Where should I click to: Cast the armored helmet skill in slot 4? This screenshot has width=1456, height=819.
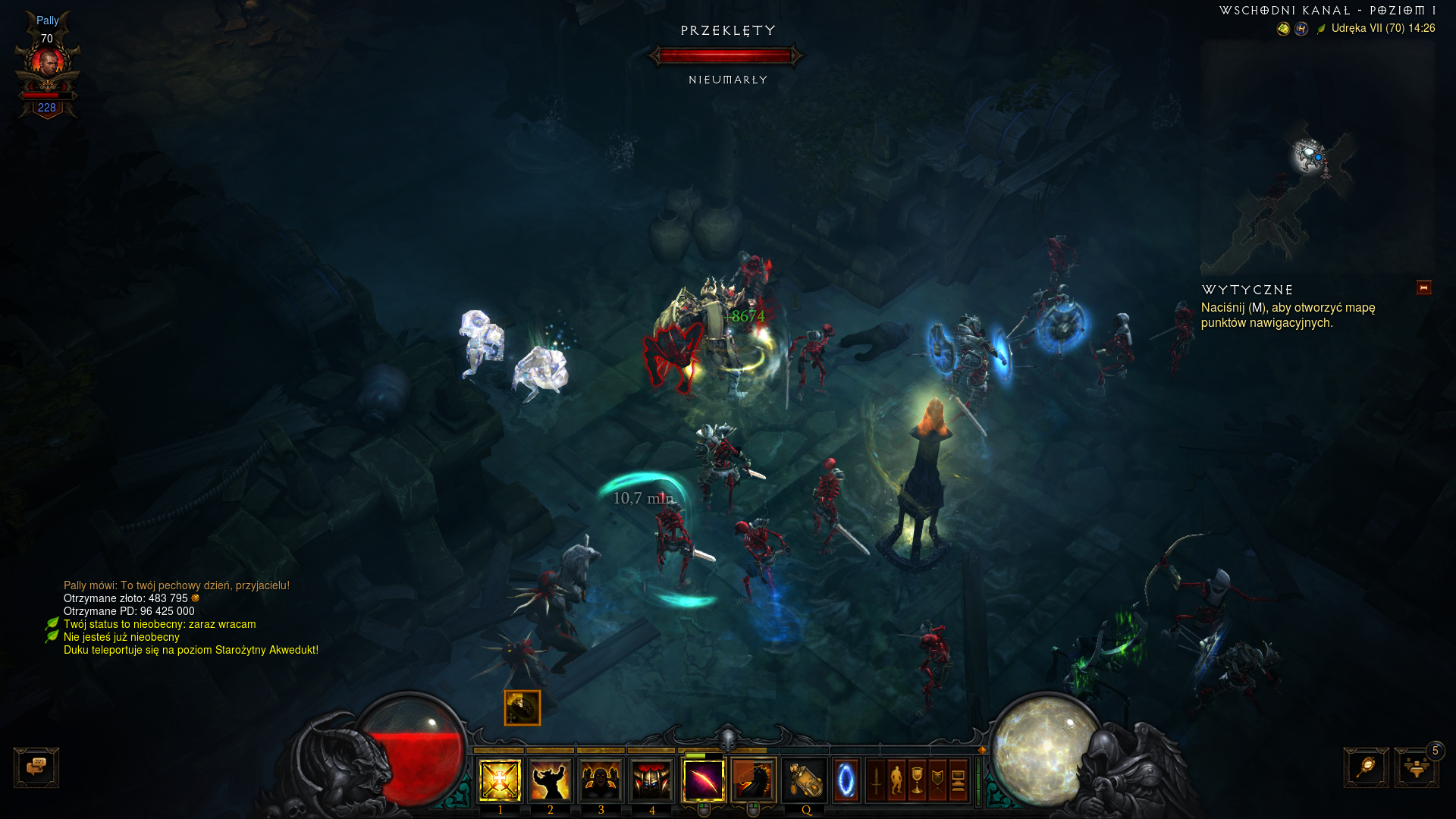click(x=651, y=780)
